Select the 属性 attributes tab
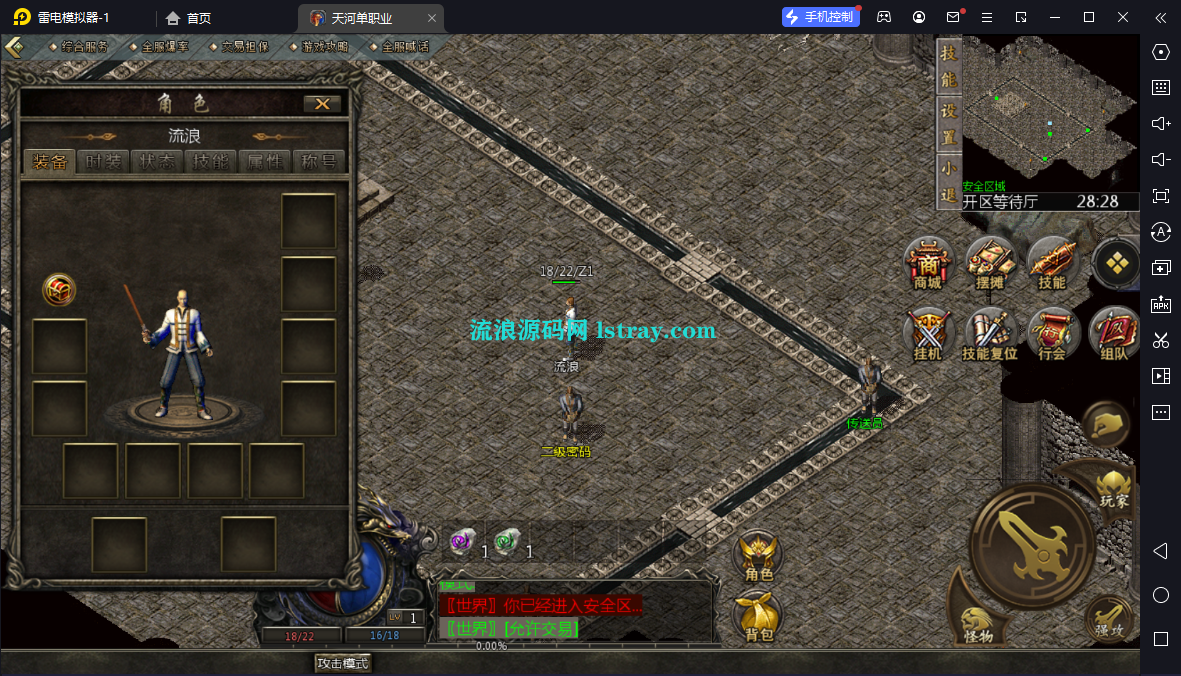This screenshot has height=676, width=1181. click(265, 162)
